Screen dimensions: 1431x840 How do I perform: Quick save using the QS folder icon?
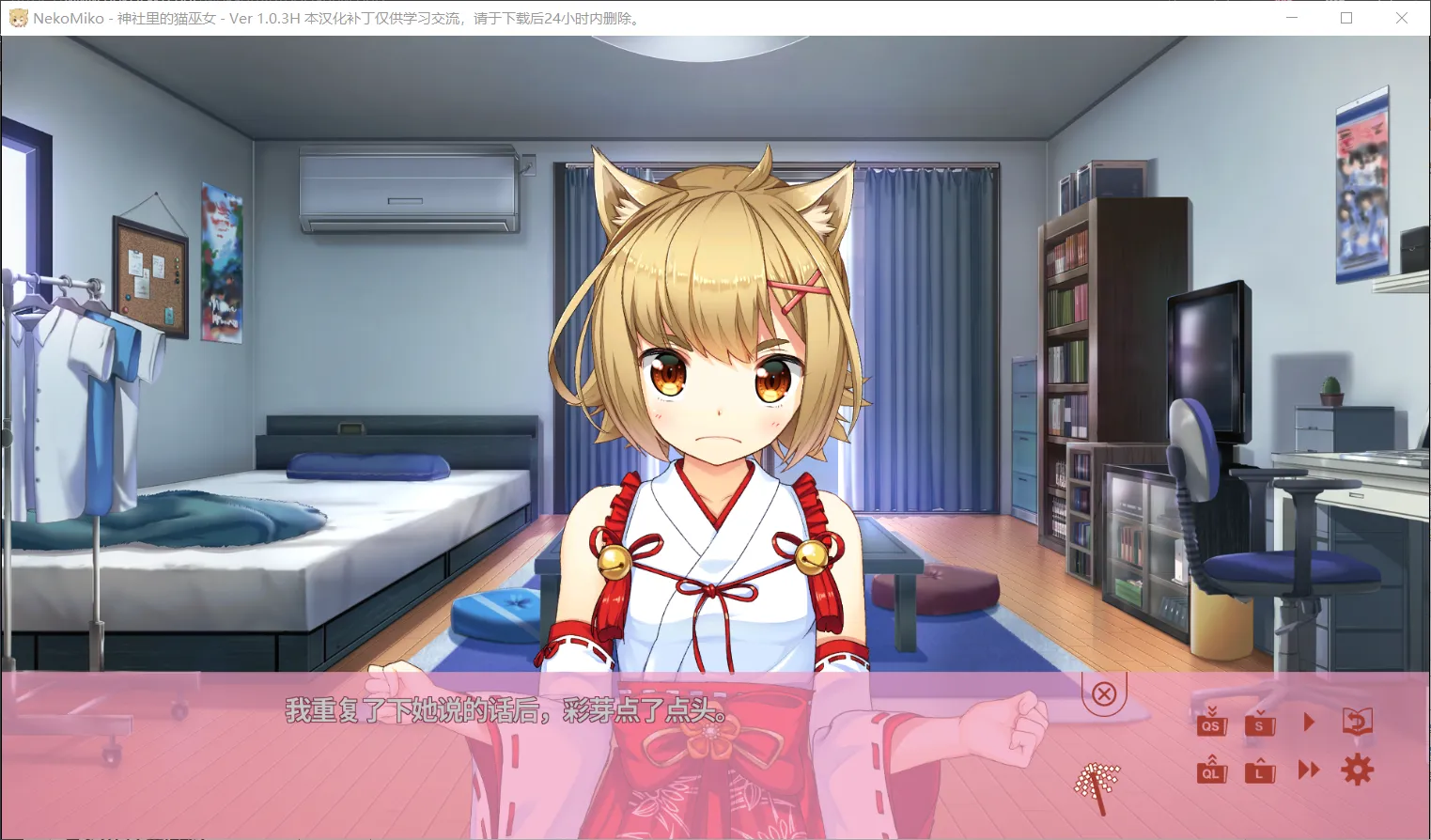click(x=1210, y=723)
